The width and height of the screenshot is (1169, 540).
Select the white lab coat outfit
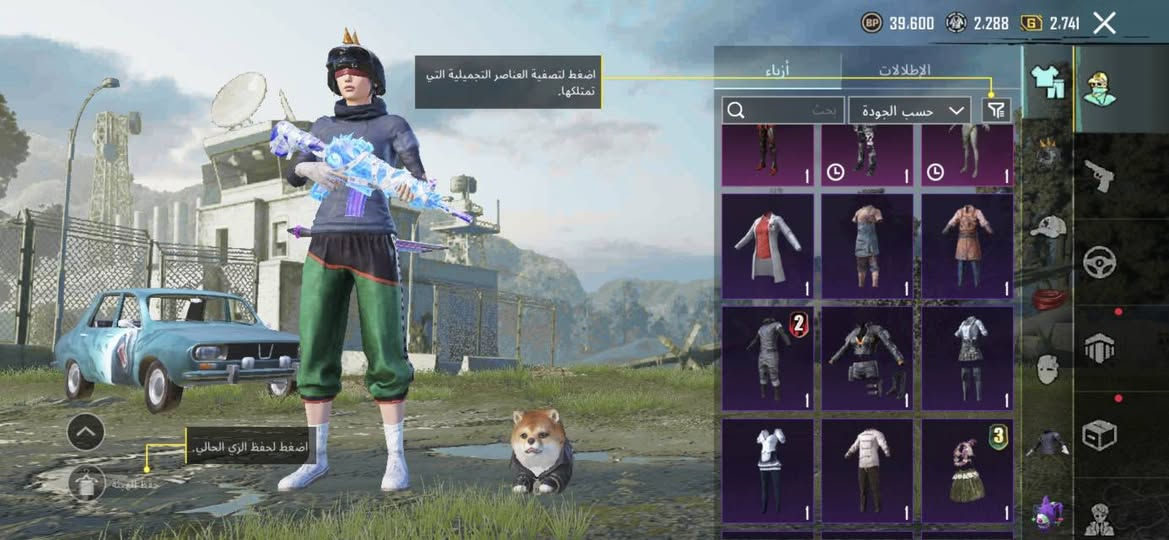click(767, 246)
